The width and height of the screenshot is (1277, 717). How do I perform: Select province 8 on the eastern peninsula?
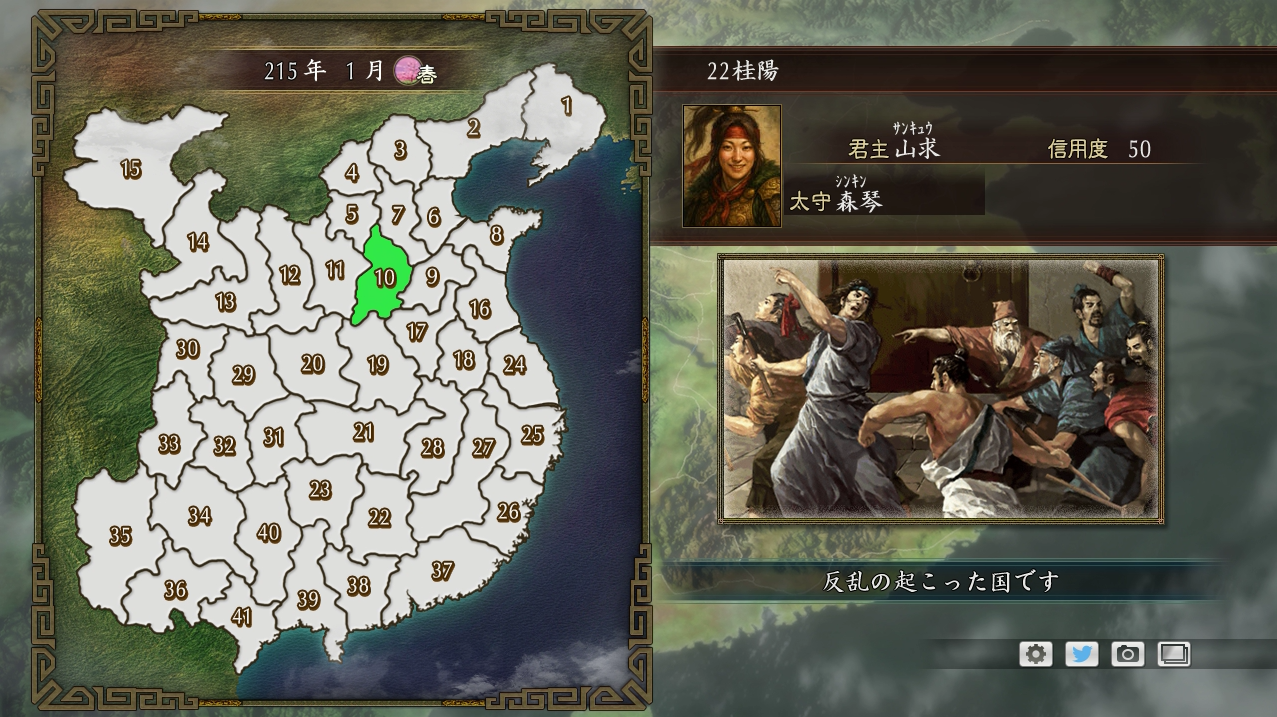pyautogui.click(x=496, y=236)
